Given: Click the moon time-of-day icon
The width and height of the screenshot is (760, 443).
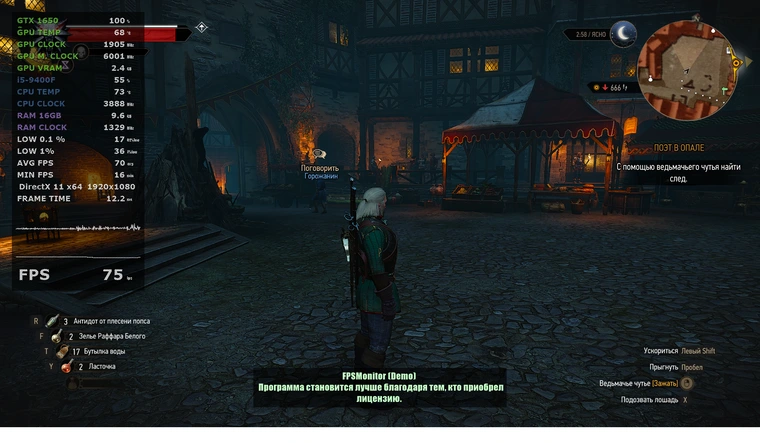Looking at the screenshot, I should coord(624,34).
